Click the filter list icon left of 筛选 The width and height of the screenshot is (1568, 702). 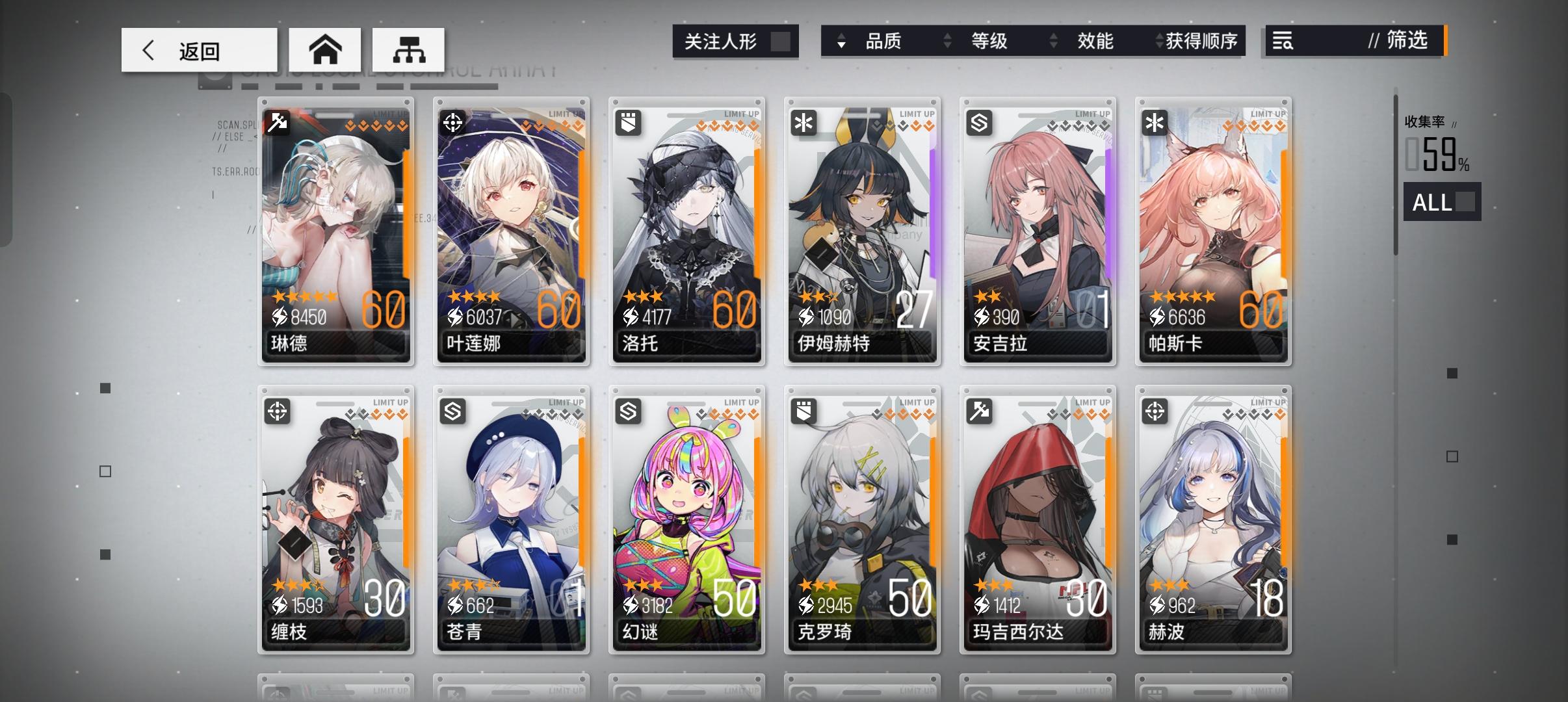pyautogui.click(x=1281, y=41)
